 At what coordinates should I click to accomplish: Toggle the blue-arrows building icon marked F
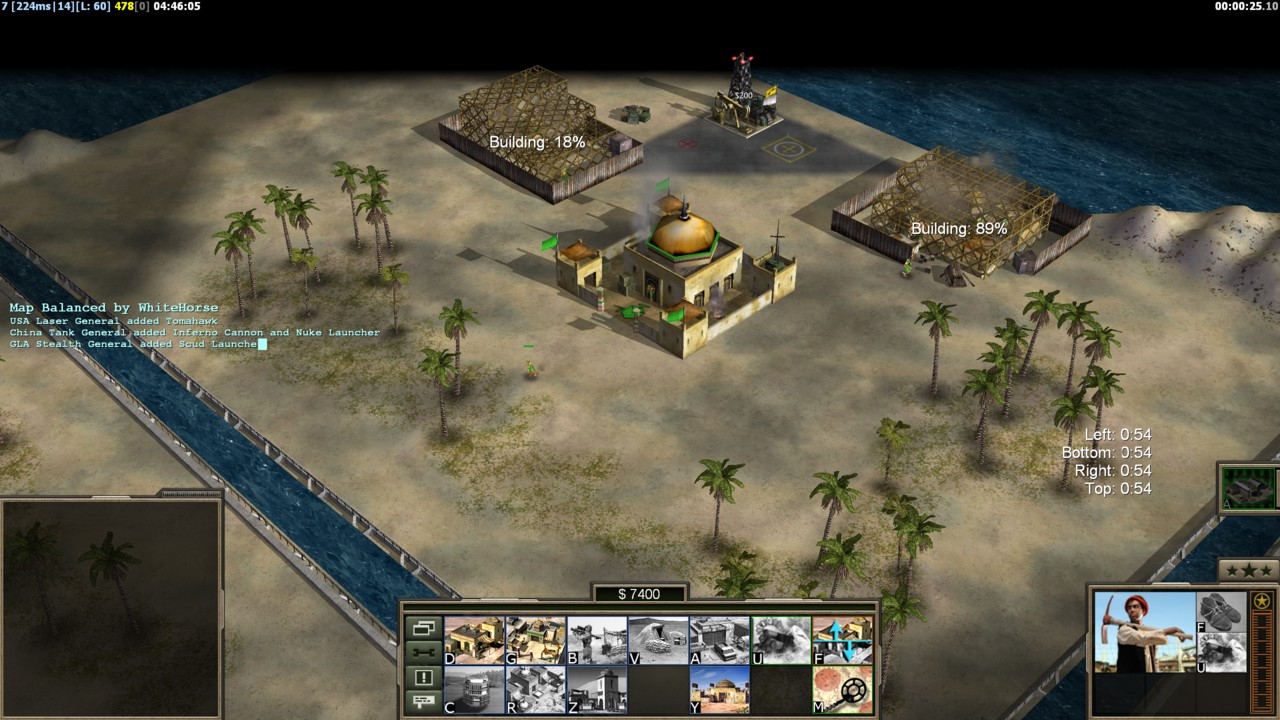coord(842,640)
